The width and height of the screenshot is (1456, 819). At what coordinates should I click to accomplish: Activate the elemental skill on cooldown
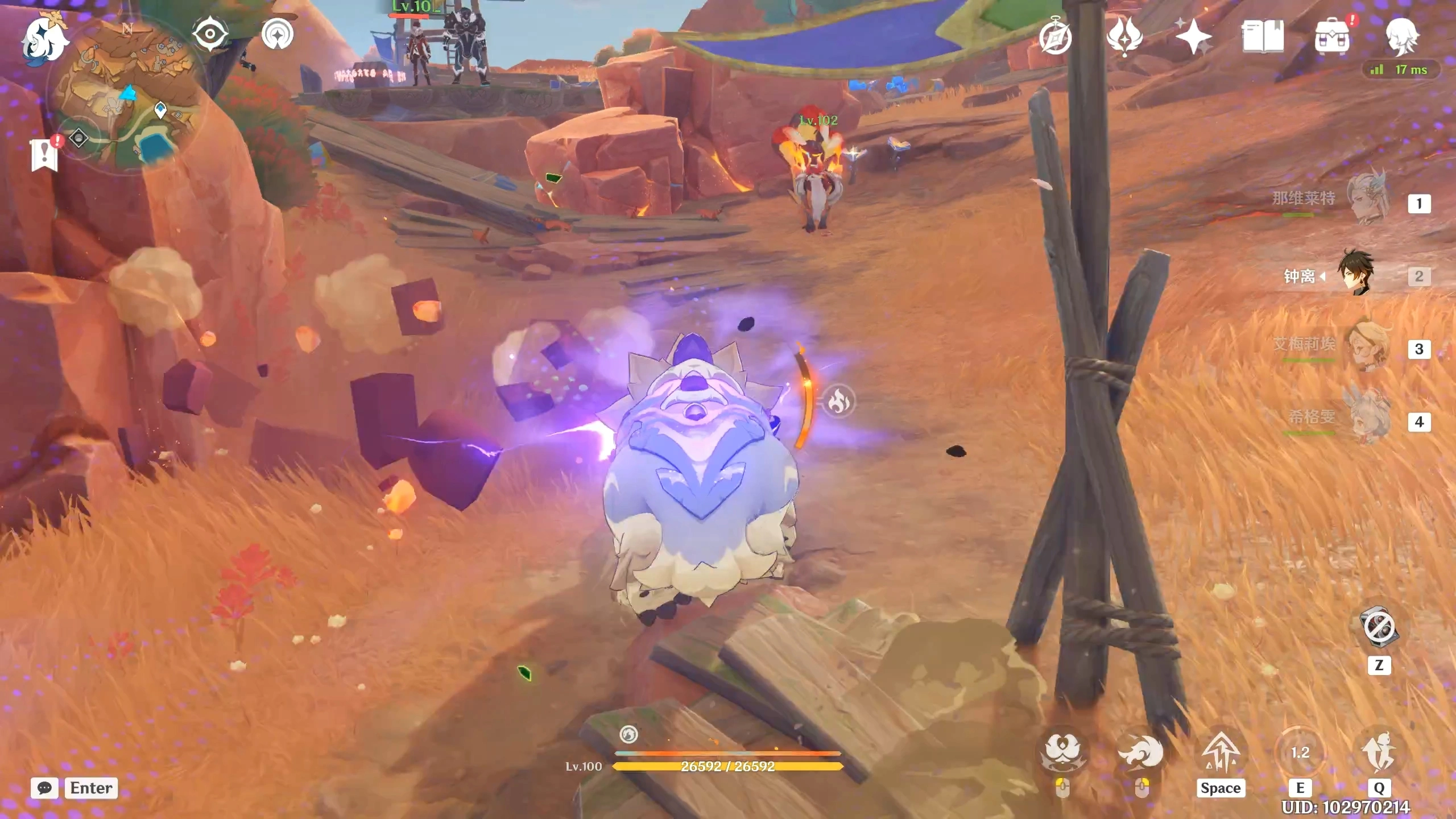click(1300, 753)
